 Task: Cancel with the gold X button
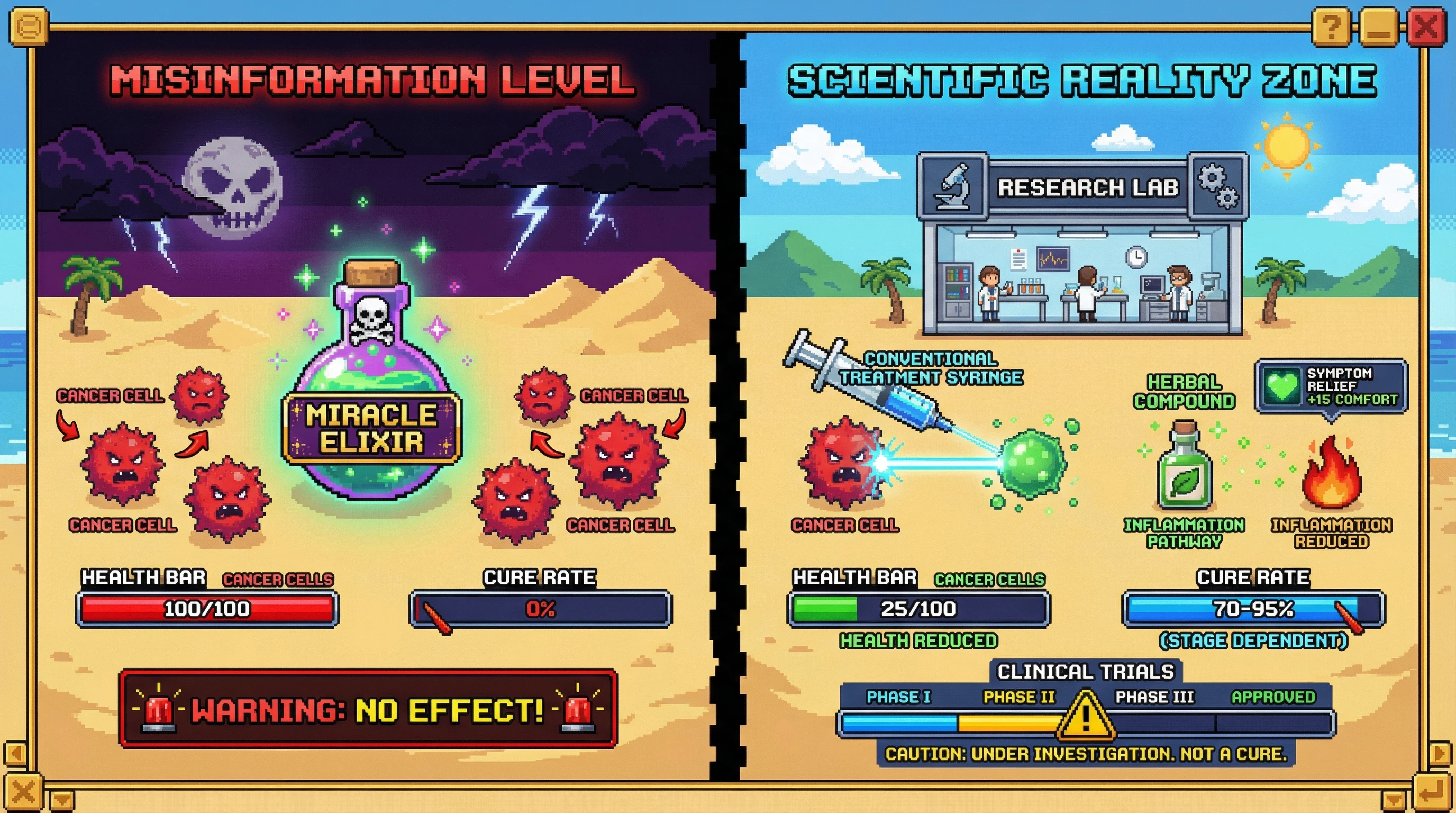24,791
